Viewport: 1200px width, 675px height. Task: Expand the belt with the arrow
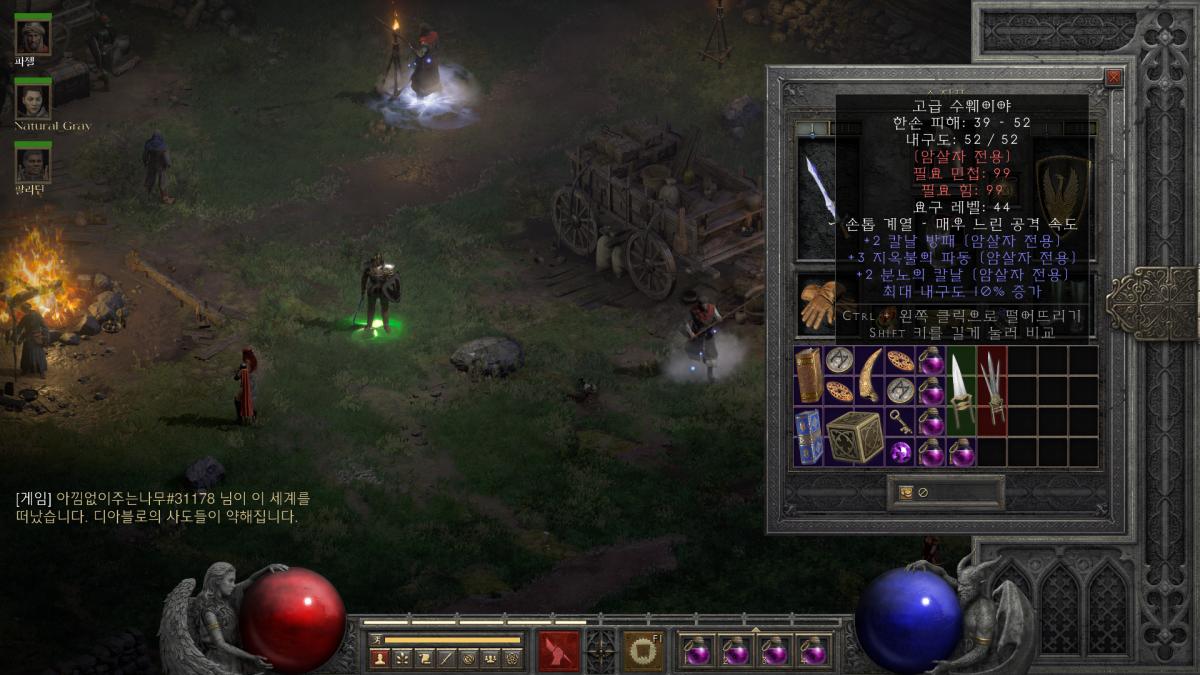755,630
